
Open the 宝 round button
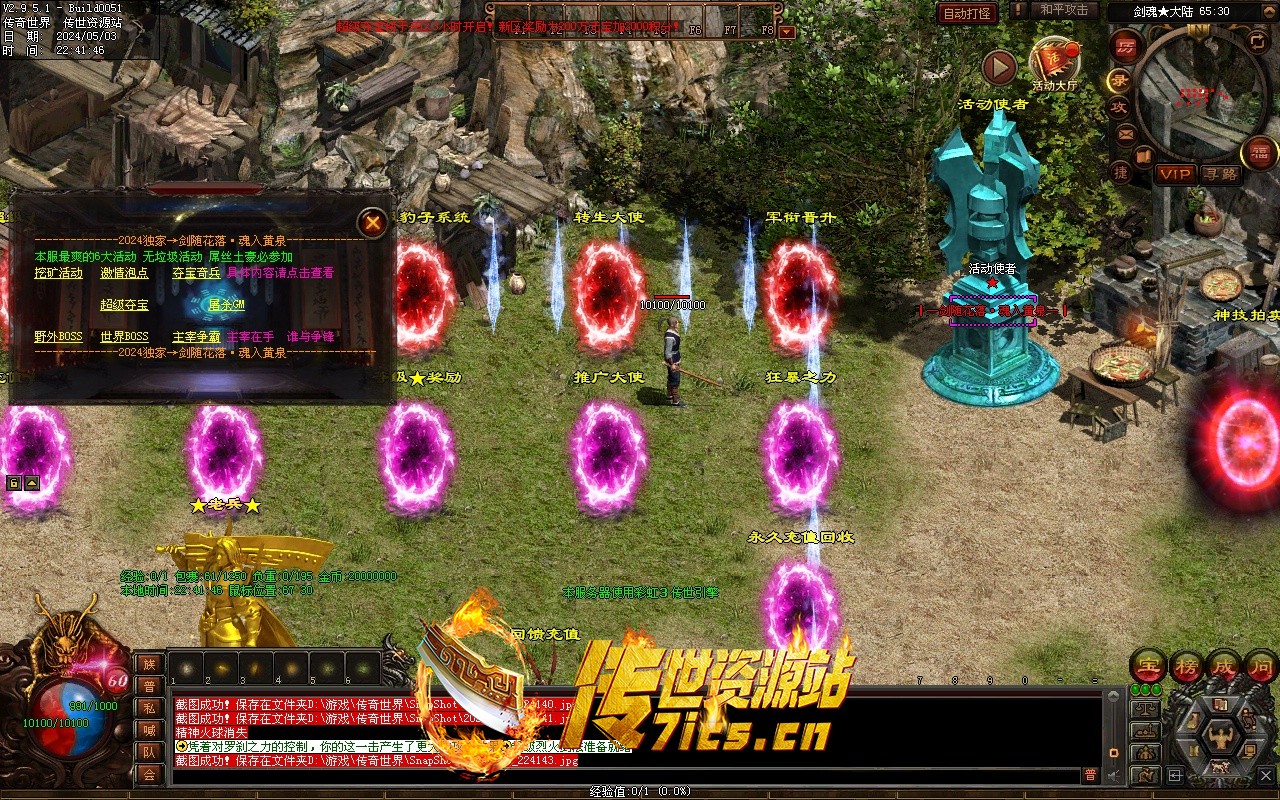pyautogui.click(x=1148, y=666)
